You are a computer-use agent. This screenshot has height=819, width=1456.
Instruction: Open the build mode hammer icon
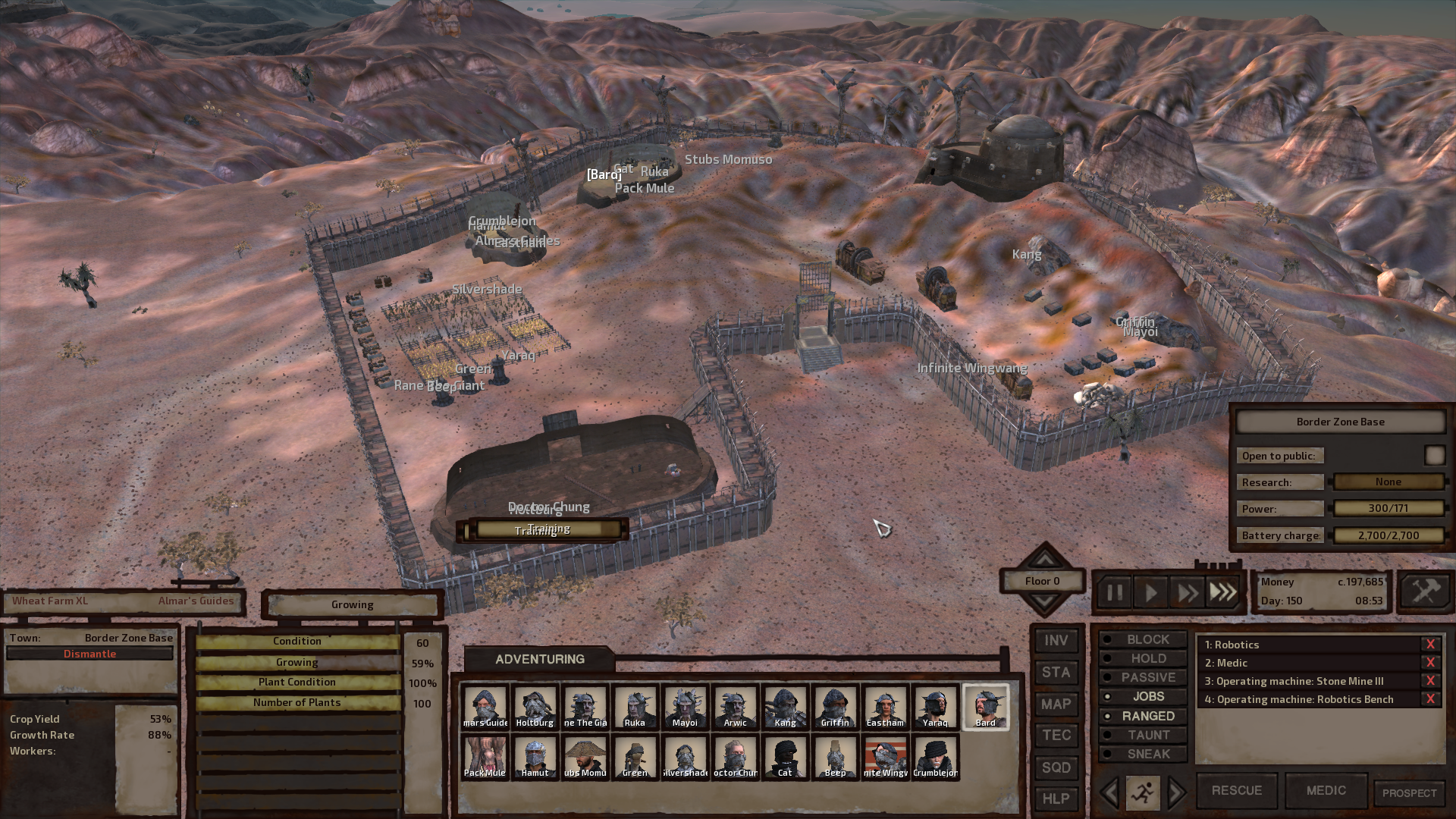tap(1425, 591)
